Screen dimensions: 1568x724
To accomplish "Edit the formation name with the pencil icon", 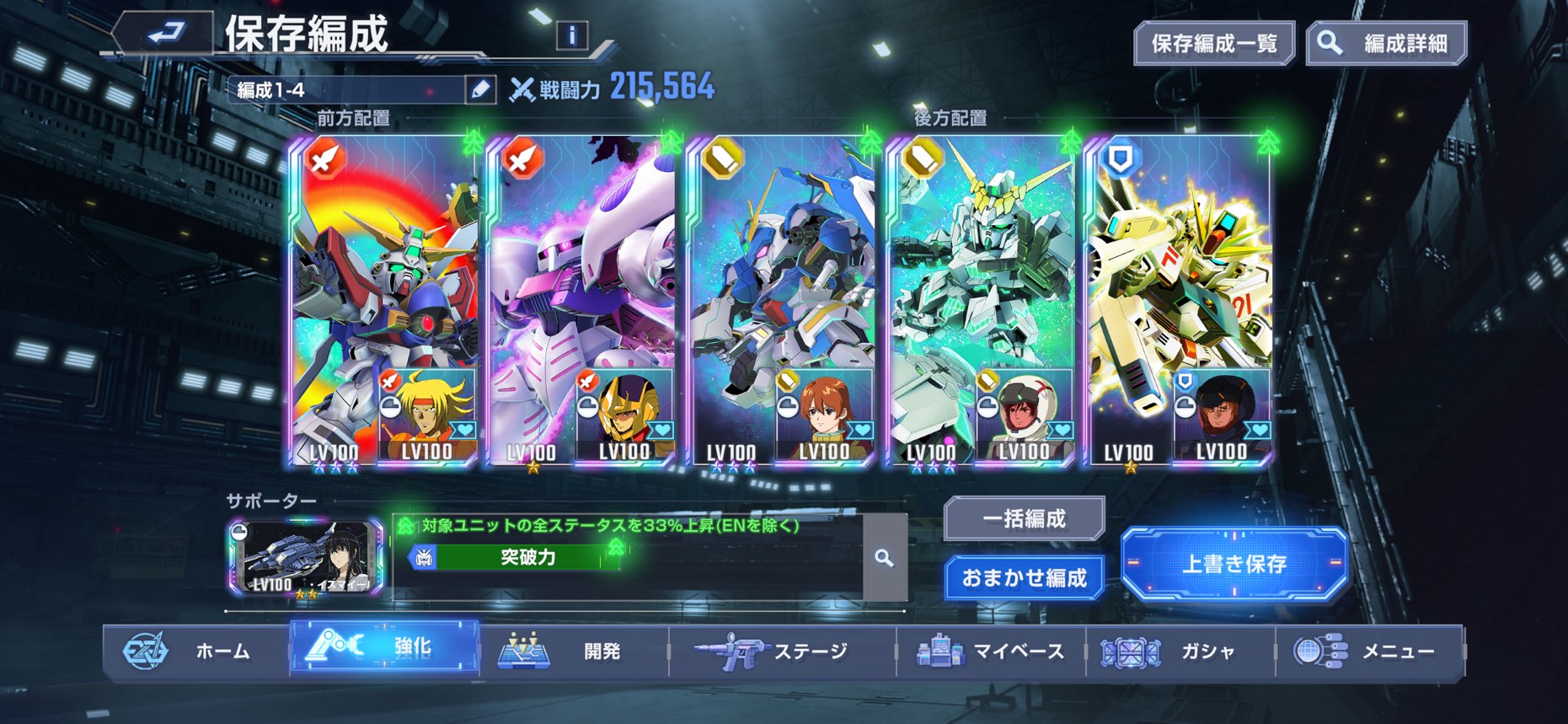I will [480, 89].
